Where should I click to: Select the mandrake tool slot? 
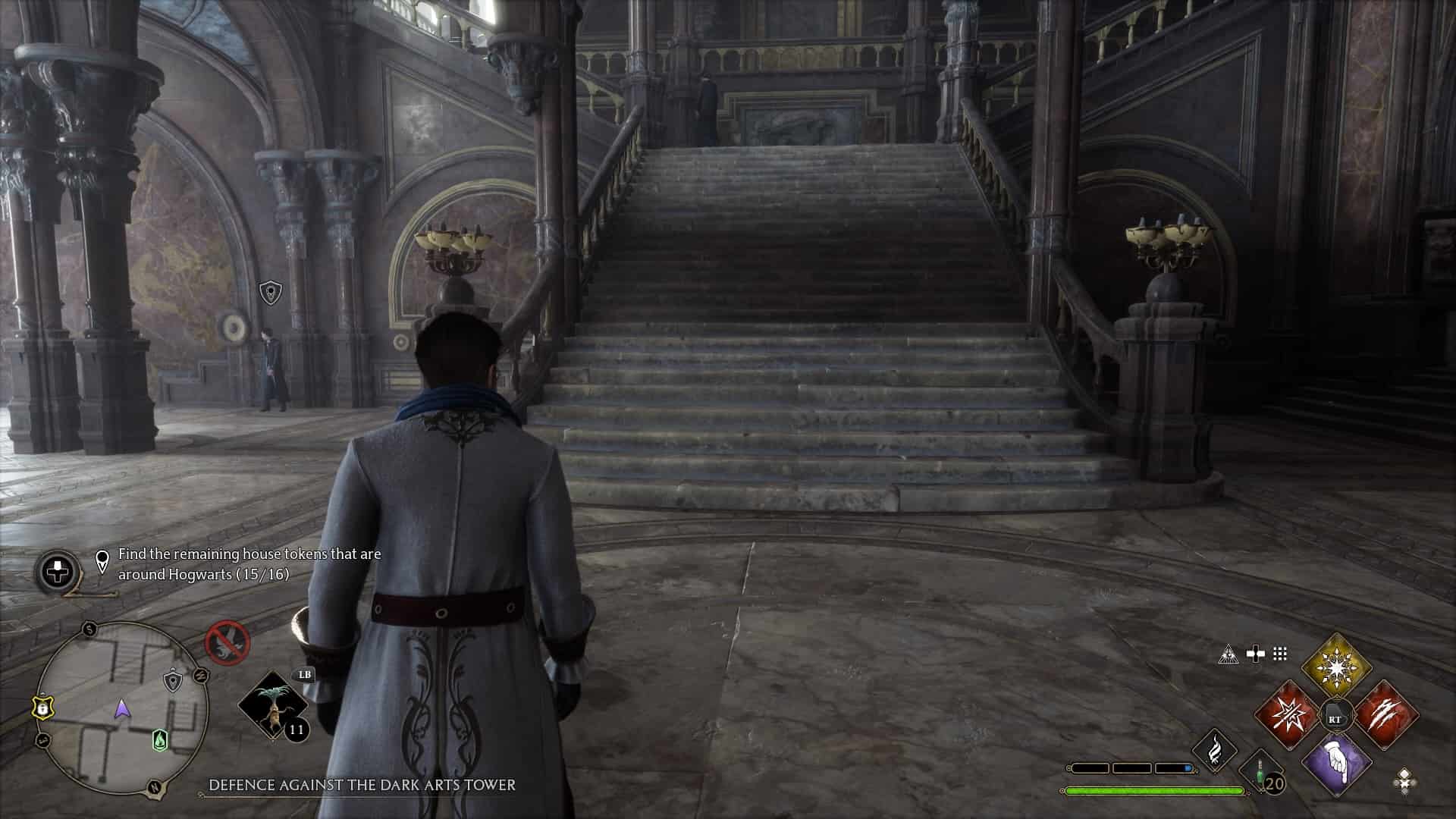(x=273, y=705)
